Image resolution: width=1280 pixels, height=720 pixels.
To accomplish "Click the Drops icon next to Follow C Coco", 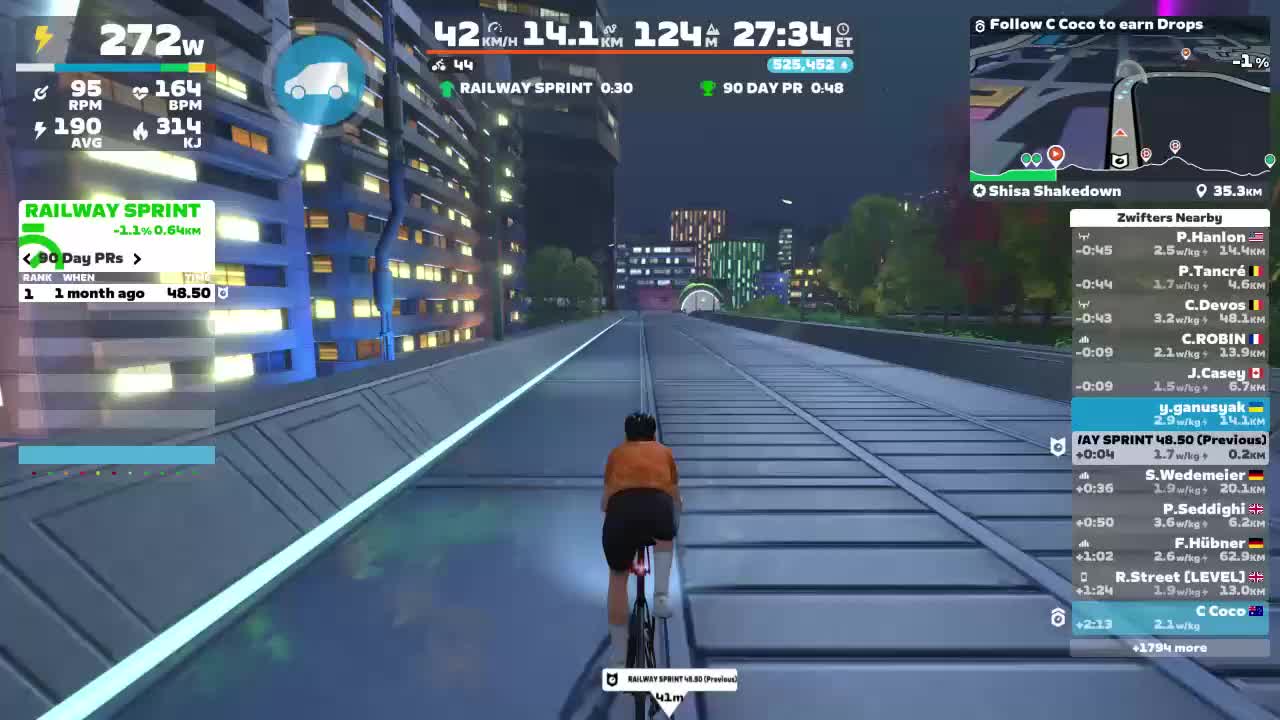I will pyautogui.click(x=978, y=24).
